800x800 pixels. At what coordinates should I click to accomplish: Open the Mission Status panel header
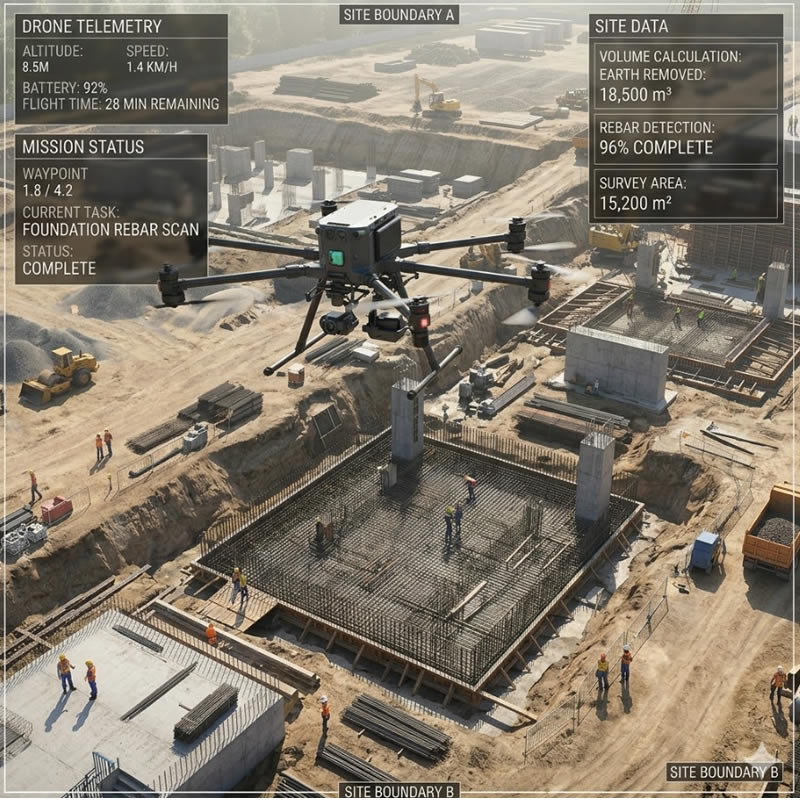[x=83, y=147]
